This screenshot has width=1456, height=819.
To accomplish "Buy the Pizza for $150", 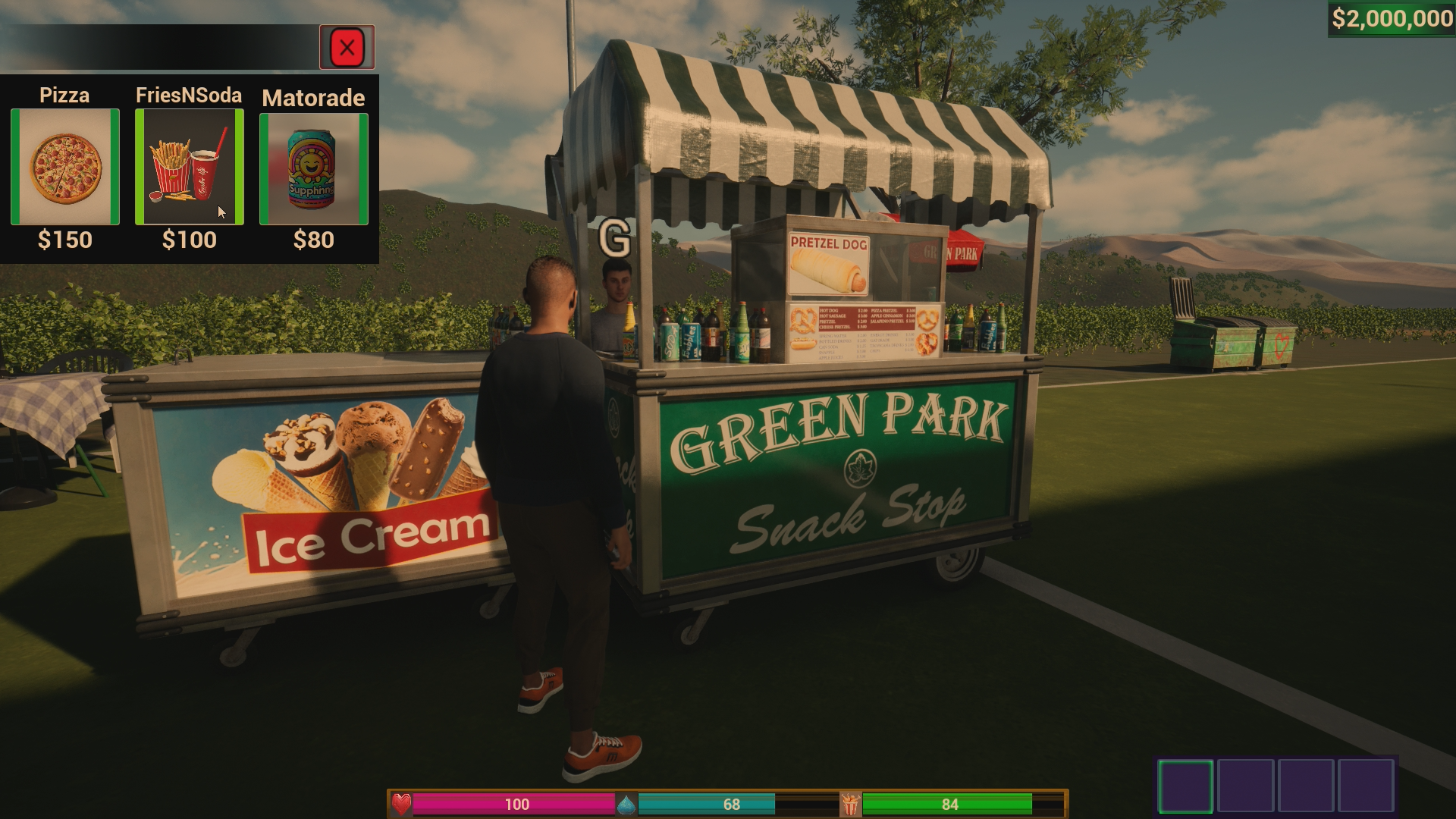I will [65, 167].
